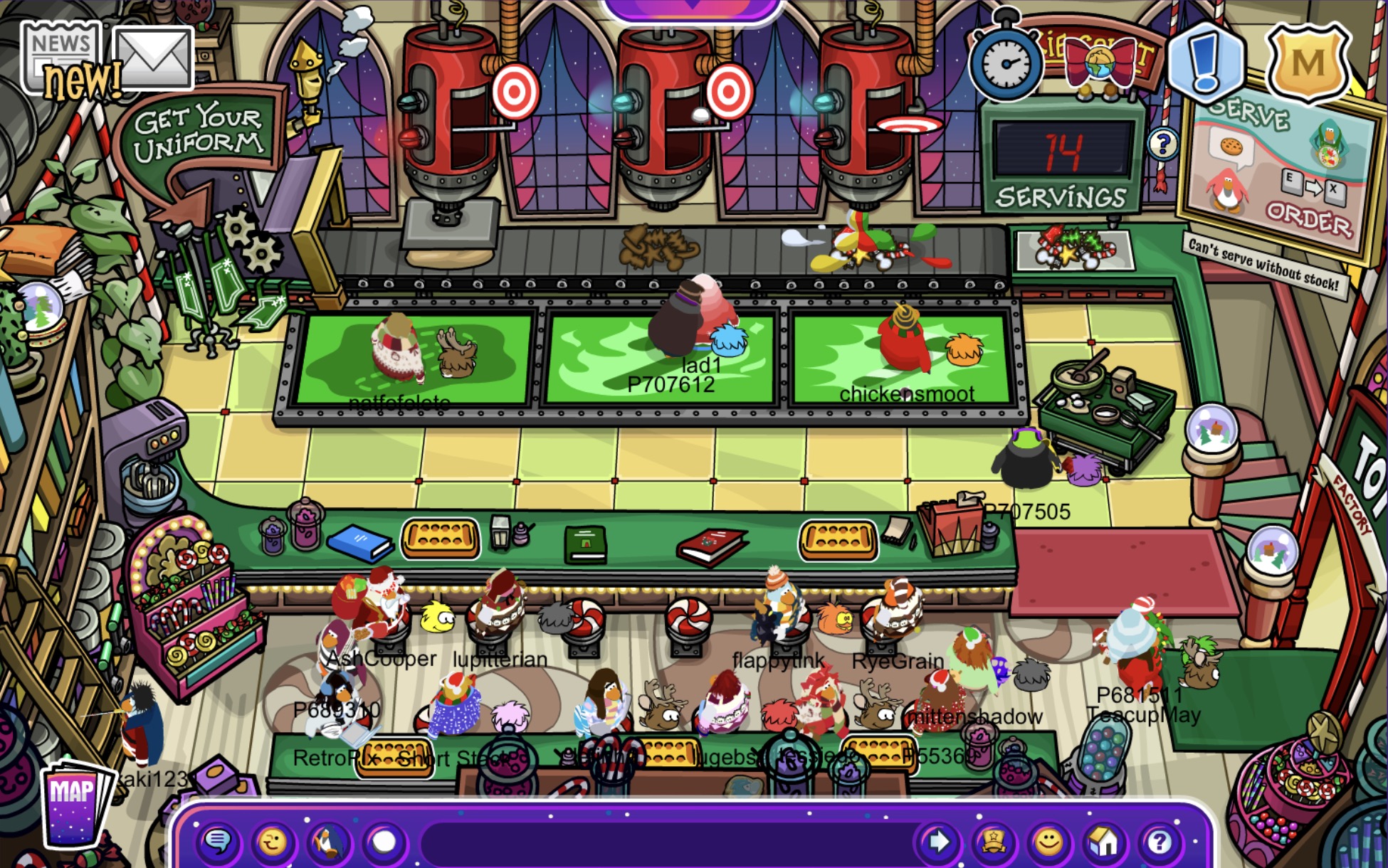Click the question mark beside Servings sign
This screenshot has width=1388, height=868.
tap(1162, 144)
